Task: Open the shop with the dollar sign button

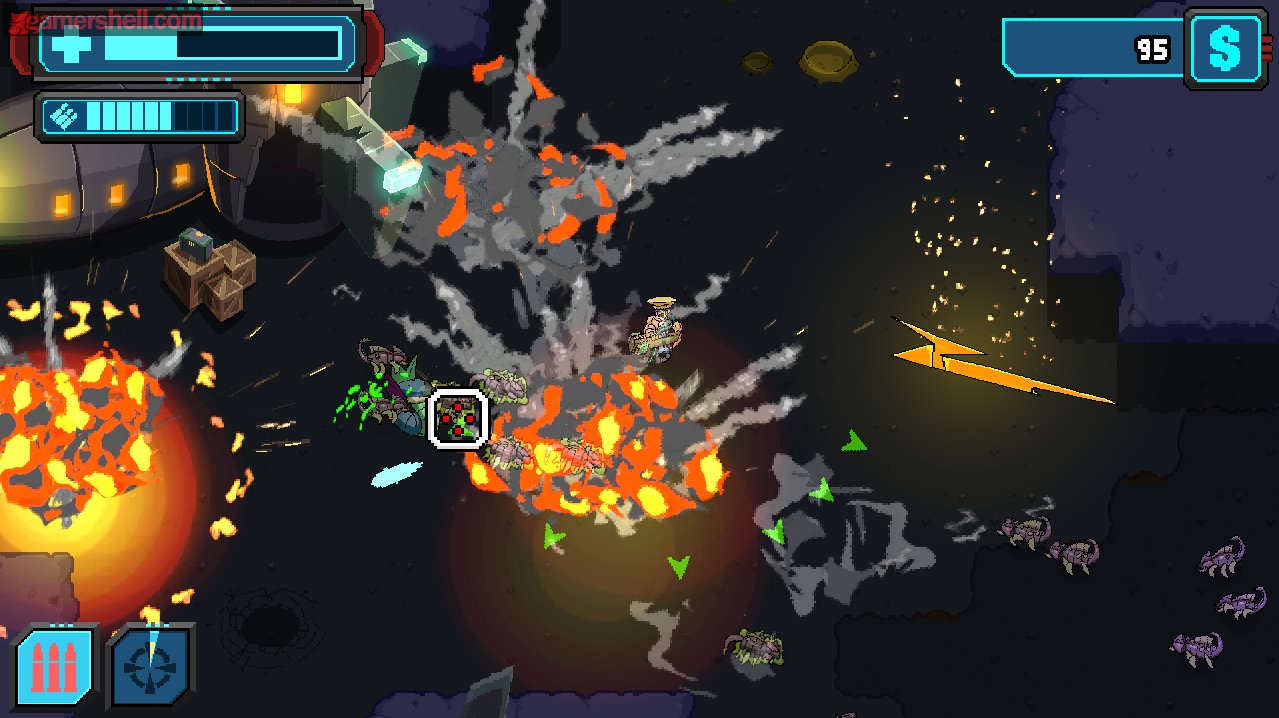Action: click(x=1226, y=47)
